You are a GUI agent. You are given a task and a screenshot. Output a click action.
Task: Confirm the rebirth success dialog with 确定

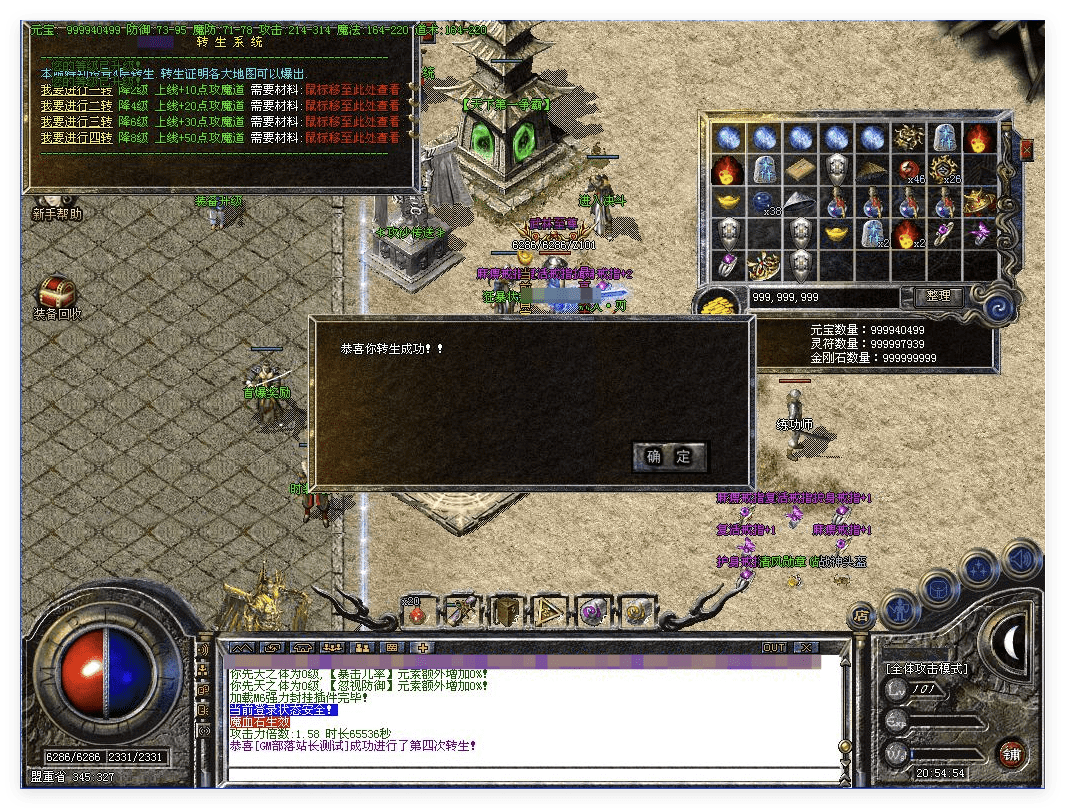coord(670,457)
